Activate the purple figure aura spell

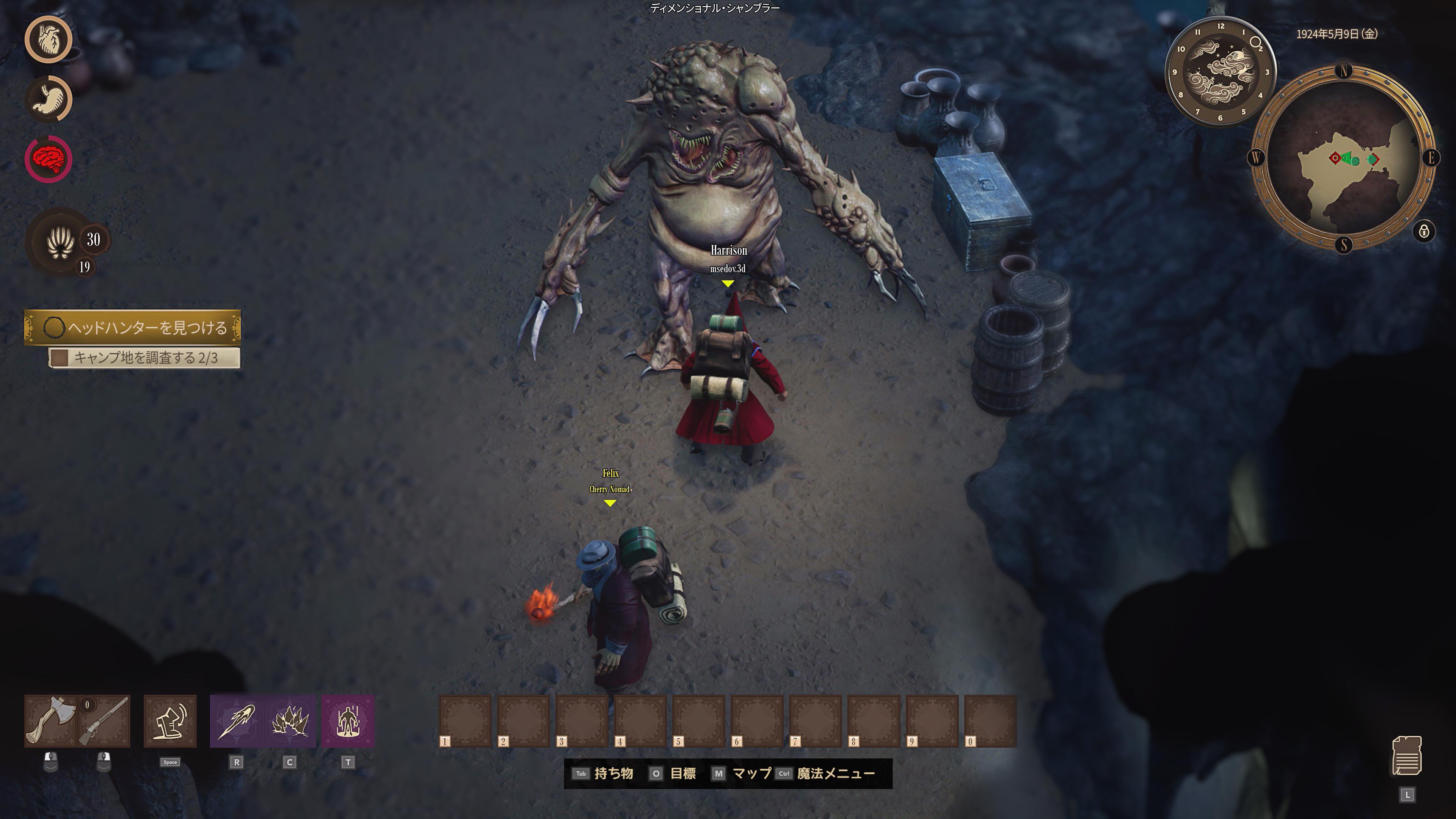tap(348, 721)
